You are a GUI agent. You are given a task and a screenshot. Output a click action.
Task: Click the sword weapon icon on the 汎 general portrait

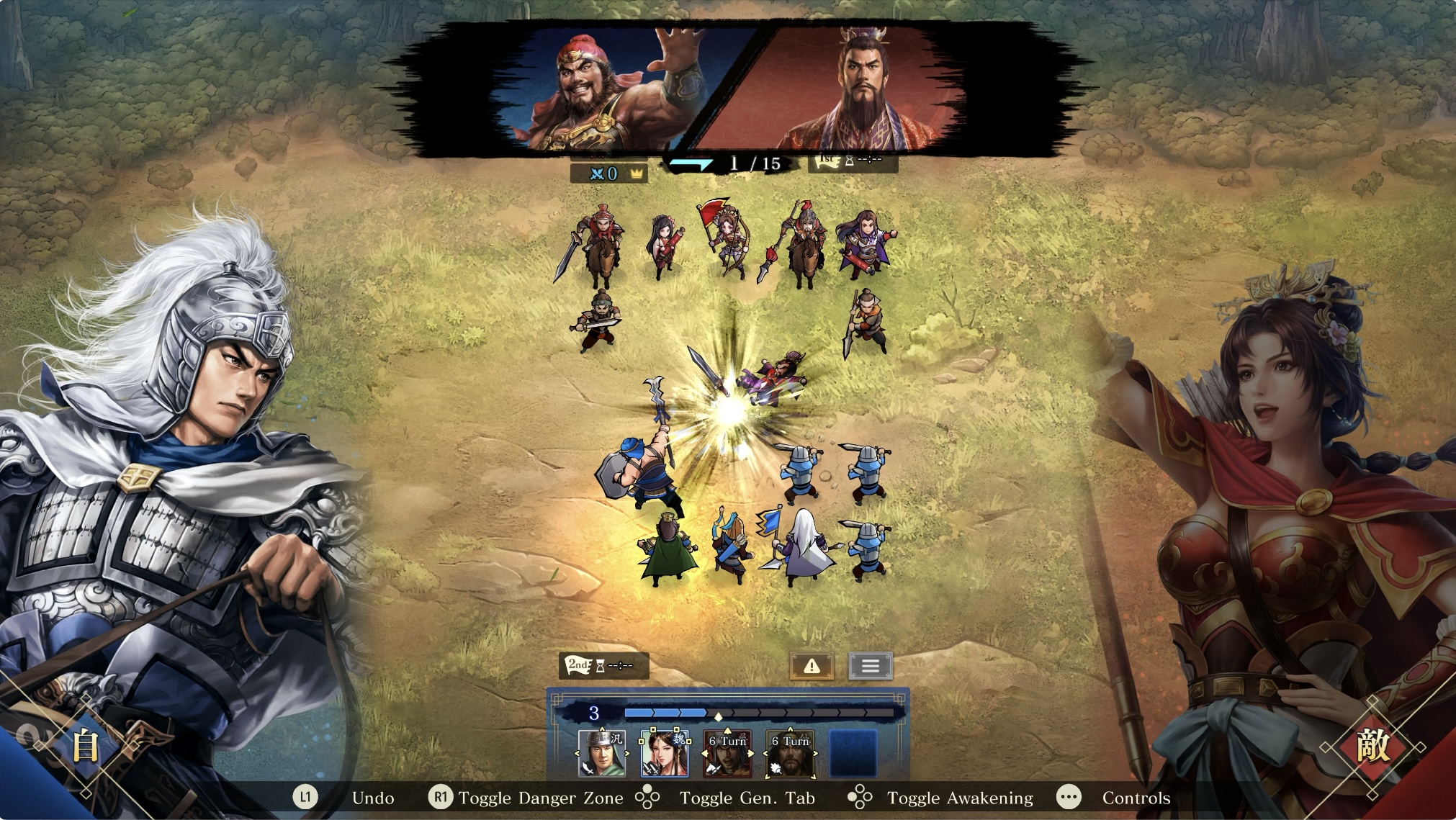pos(587,768)
